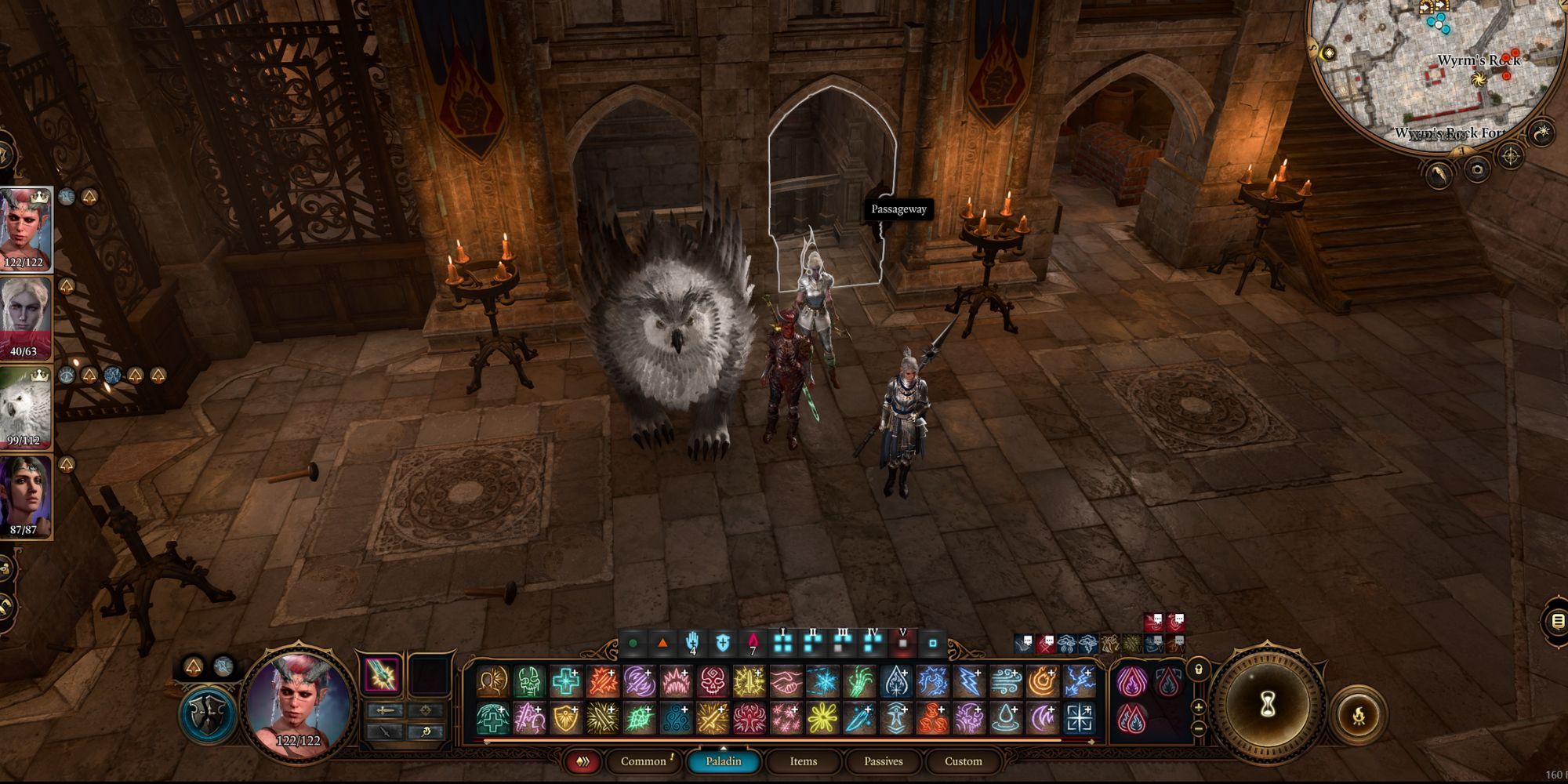Activate the yellow flower burst spell

(x=823, y=718)
